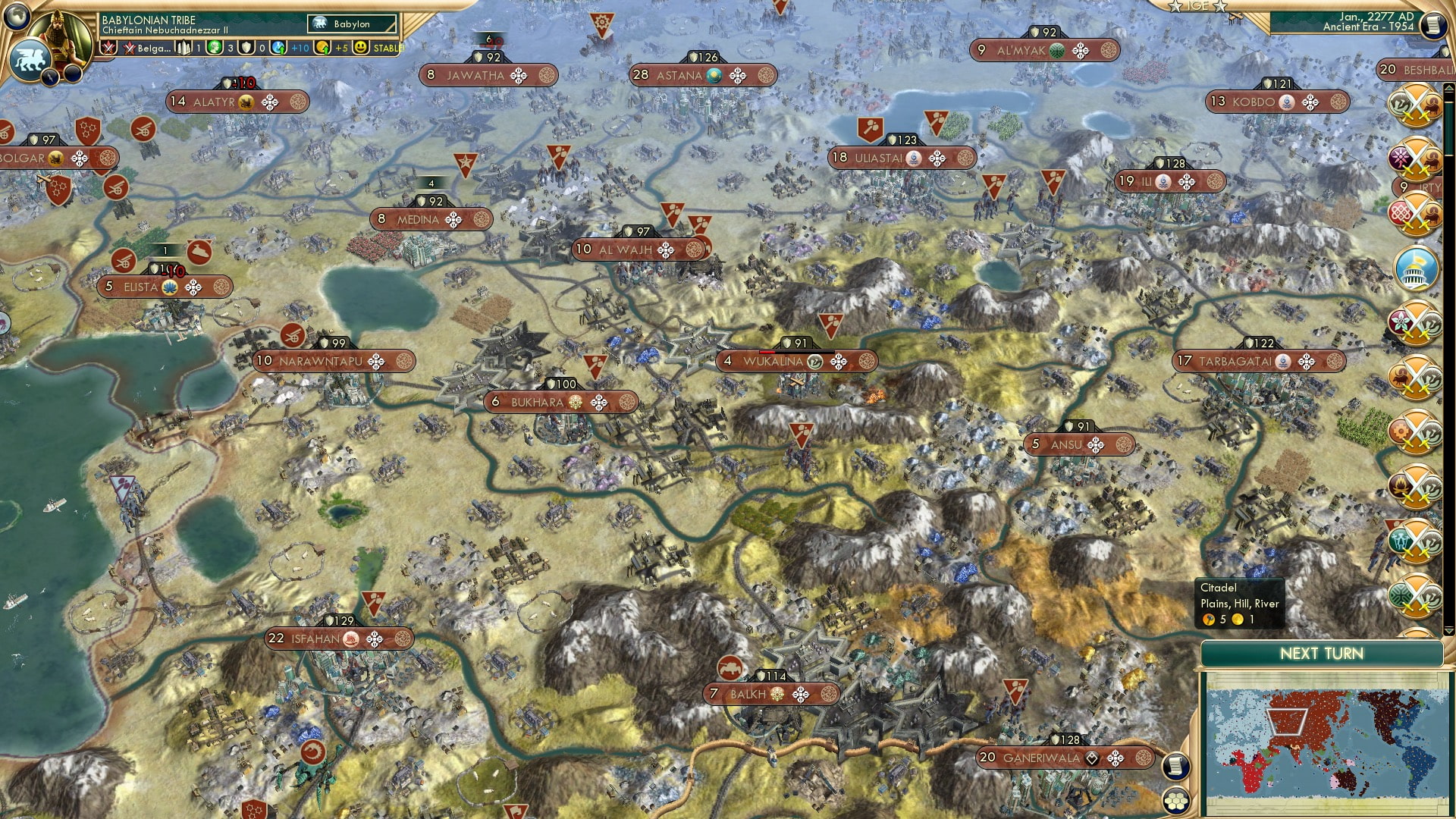Click the STABLE happiness smiley icon
The image size is (1456, 819).
(359, 48)
